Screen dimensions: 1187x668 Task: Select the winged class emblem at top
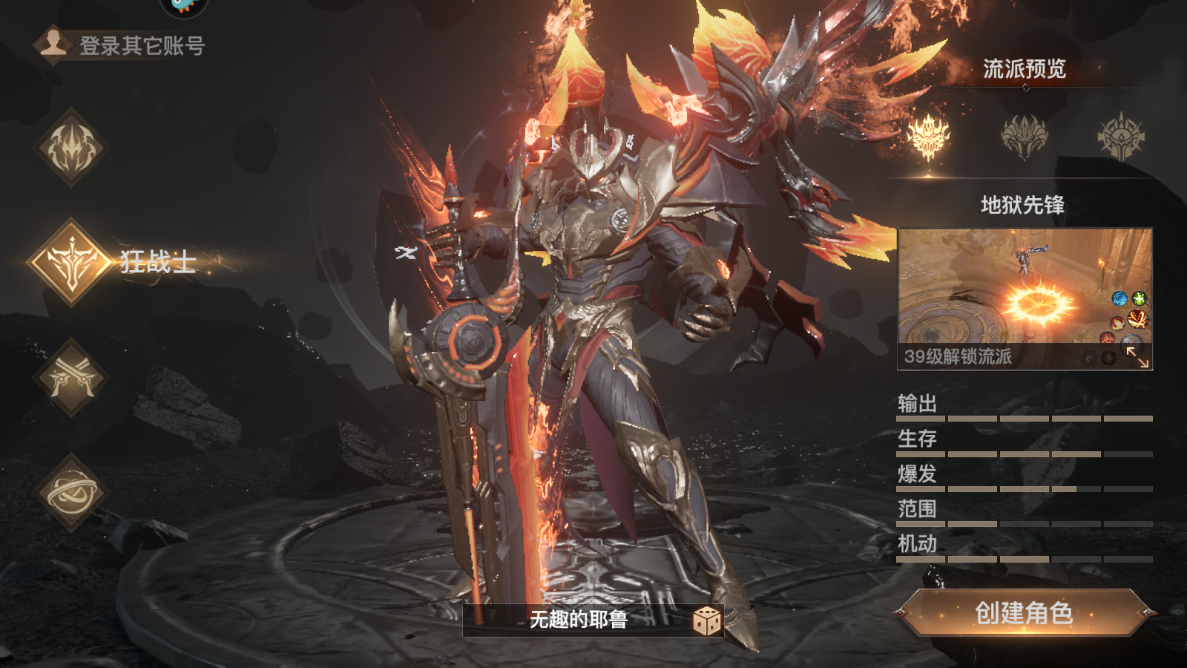tap(70, 148)
